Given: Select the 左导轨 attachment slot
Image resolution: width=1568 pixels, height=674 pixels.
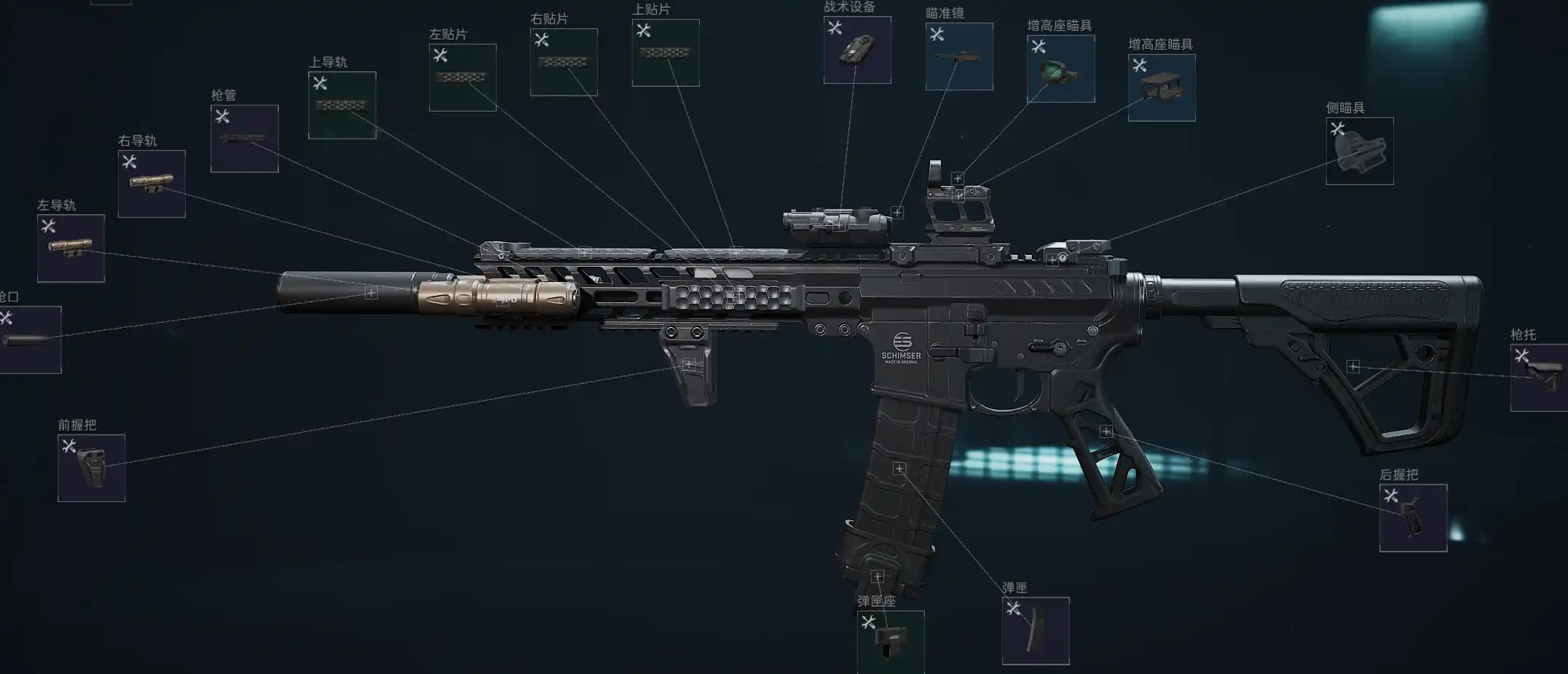Looking at the screenshot, I should point(71,248).
